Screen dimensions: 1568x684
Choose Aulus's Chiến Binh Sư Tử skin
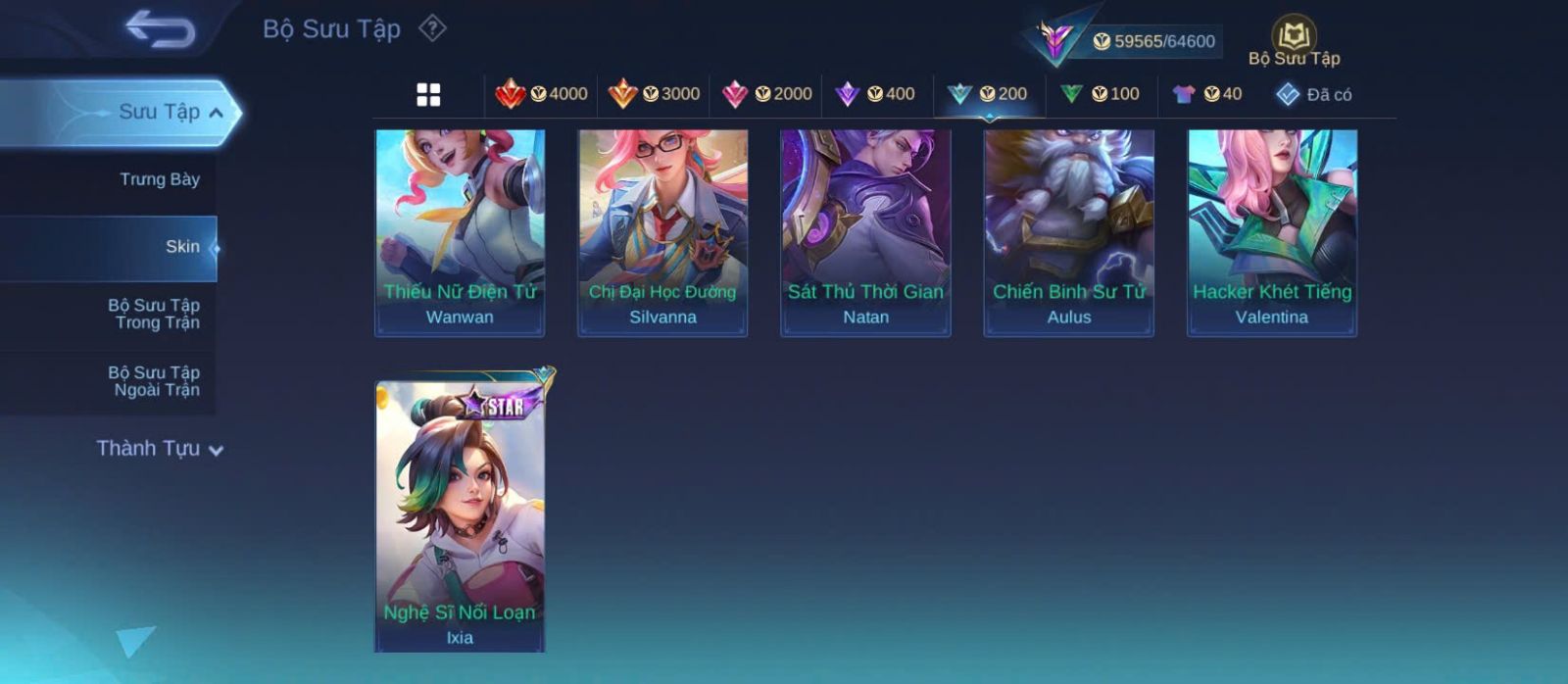click(1068, 233)
